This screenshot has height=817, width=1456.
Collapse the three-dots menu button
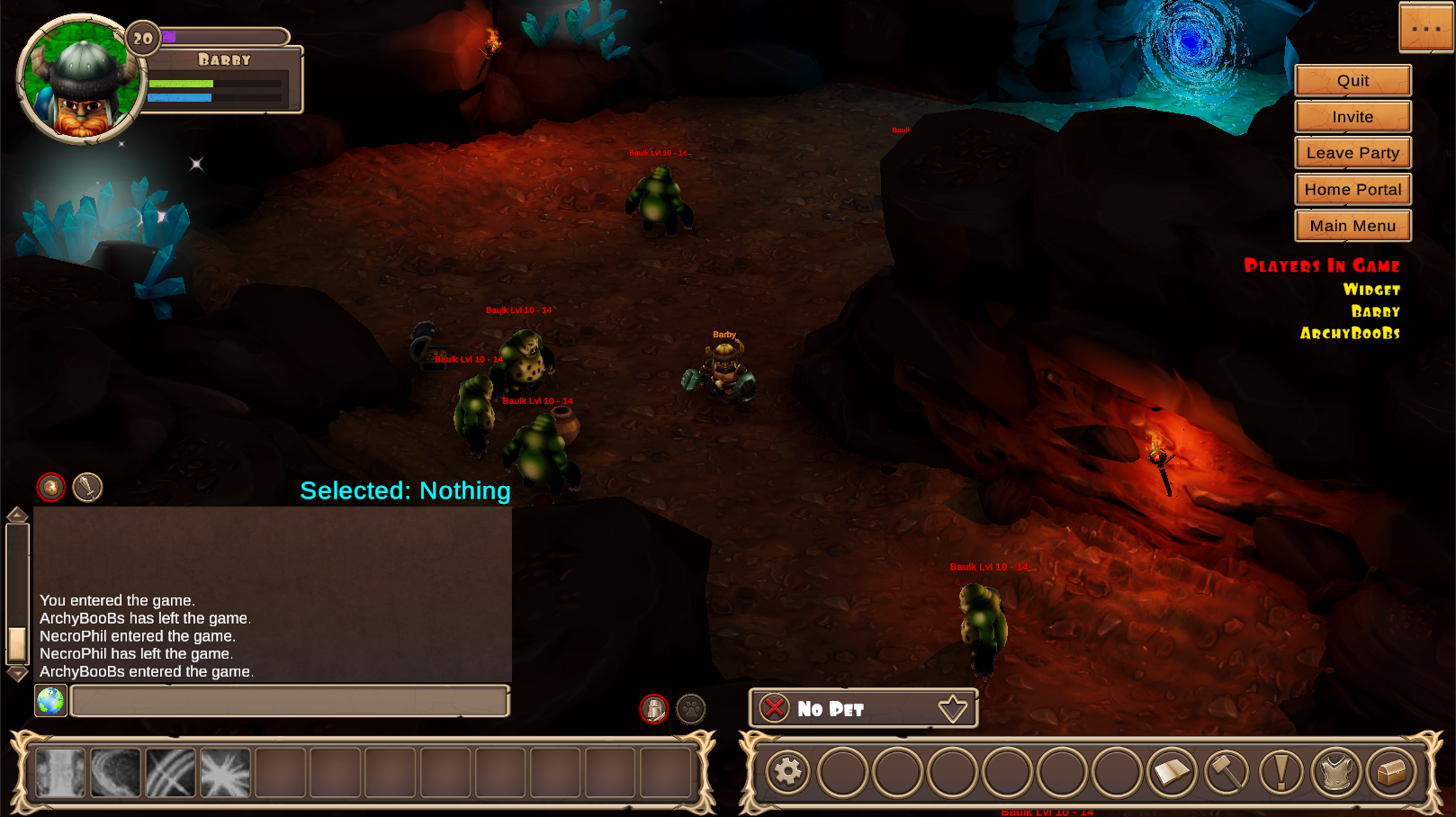pos(1426,28)
